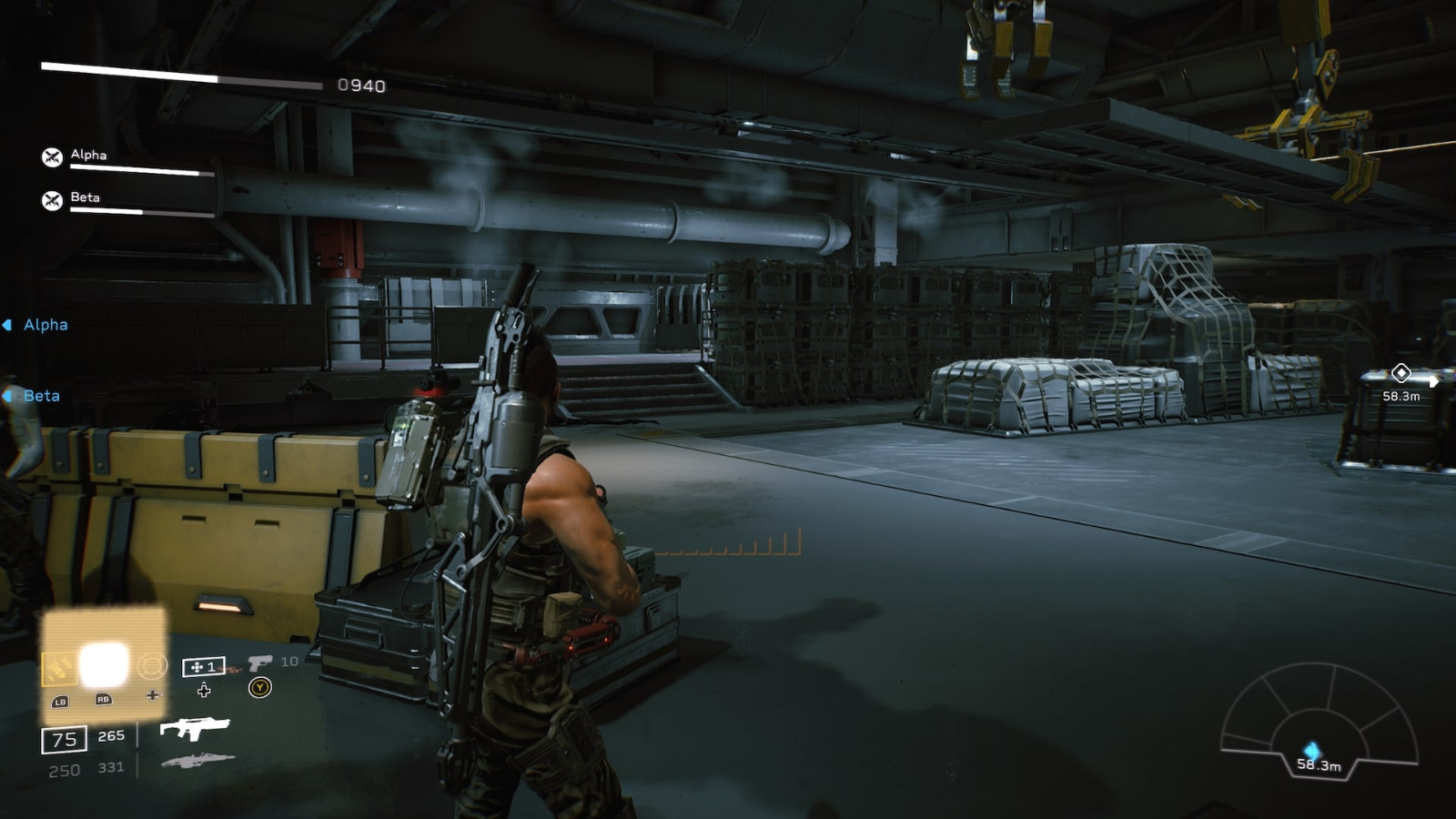
Task: Select the Alpha teammate name label
Action: tap(87, 155)
